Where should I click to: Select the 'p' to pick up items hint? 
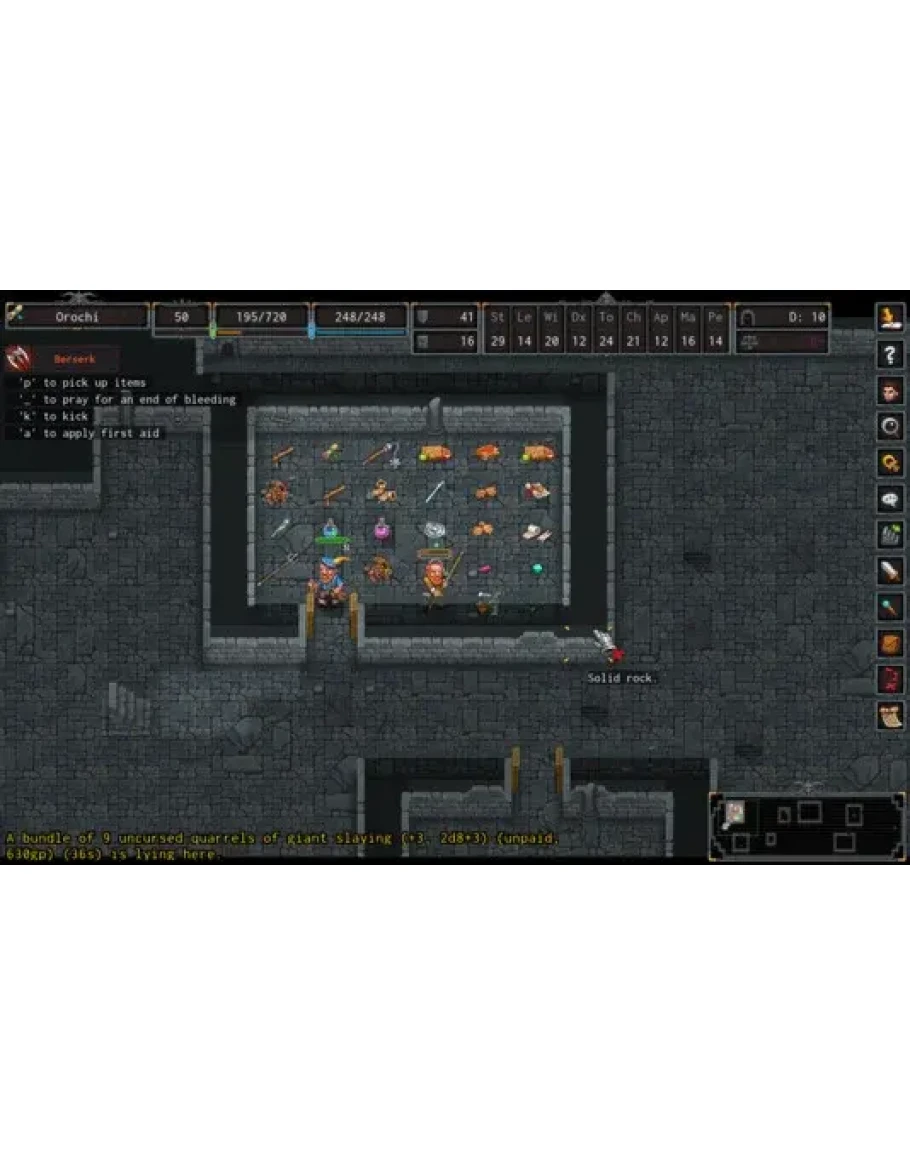81,383
